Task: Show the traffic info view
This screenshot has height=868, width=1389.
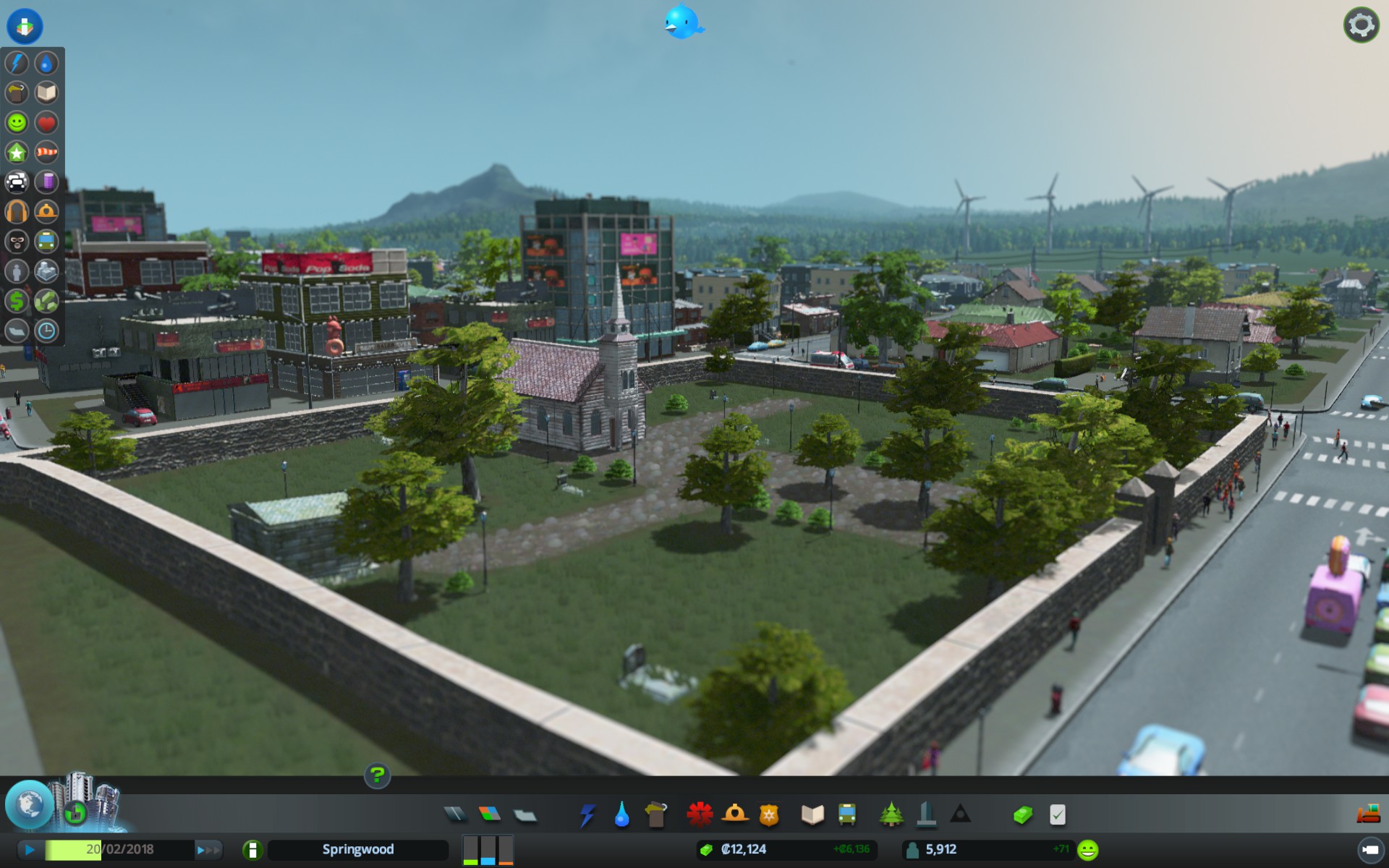Action: [x=17, y=182]
